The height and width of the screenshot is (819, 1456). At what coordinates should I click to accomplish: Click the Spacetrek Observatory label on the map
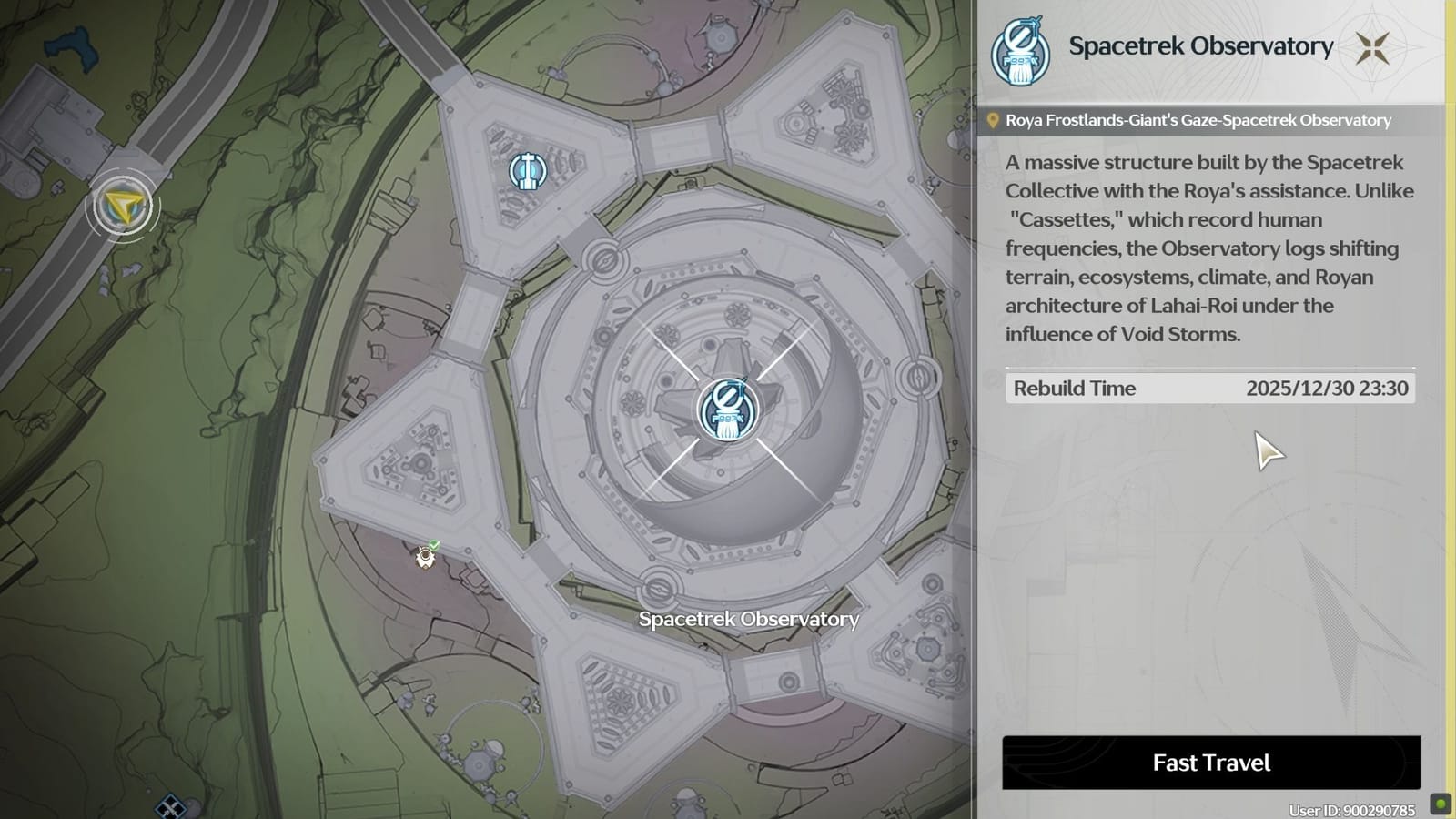click(x=750, y=620)
